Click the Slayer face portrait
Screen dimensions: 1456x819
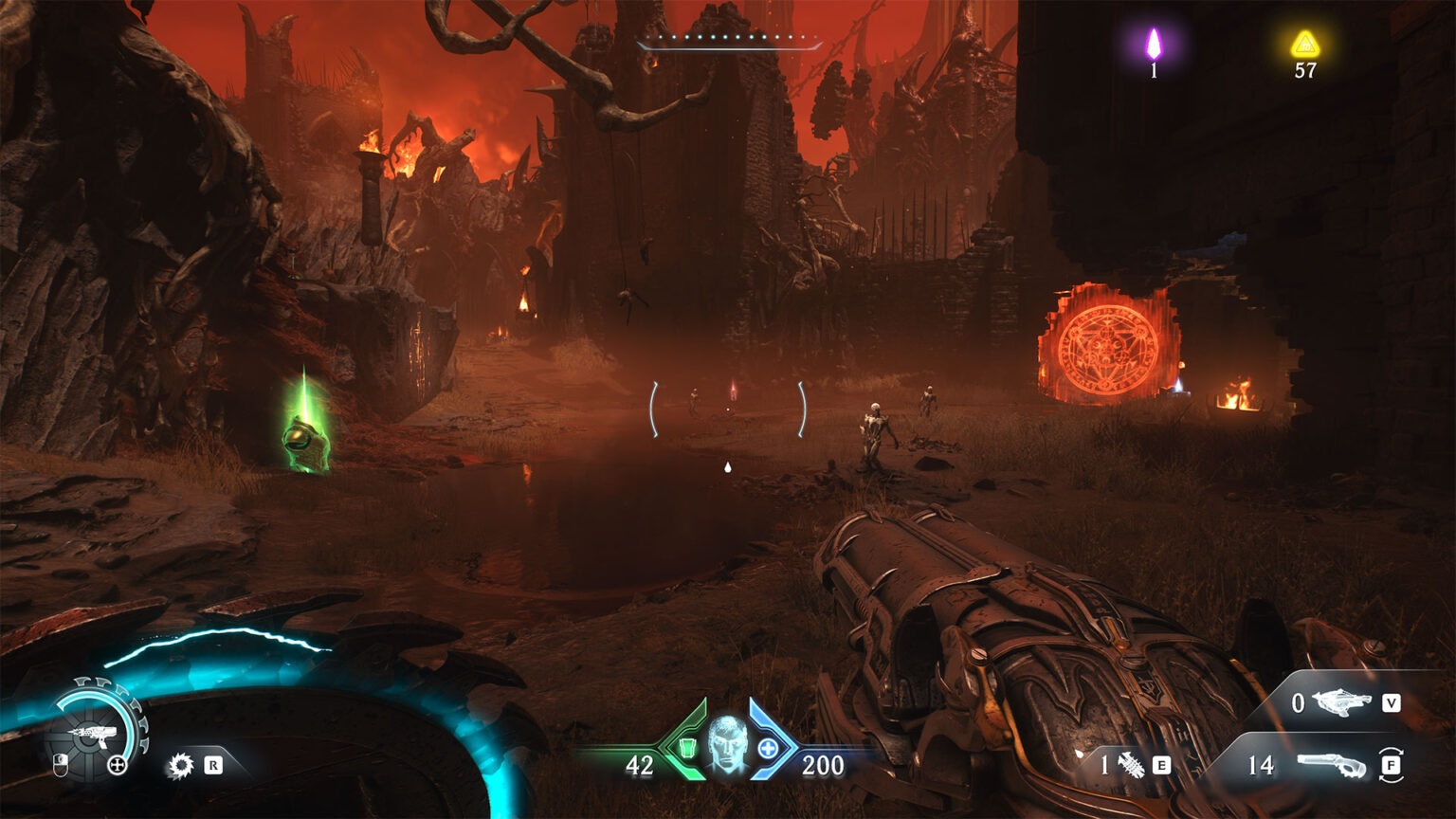coord(727,742)
